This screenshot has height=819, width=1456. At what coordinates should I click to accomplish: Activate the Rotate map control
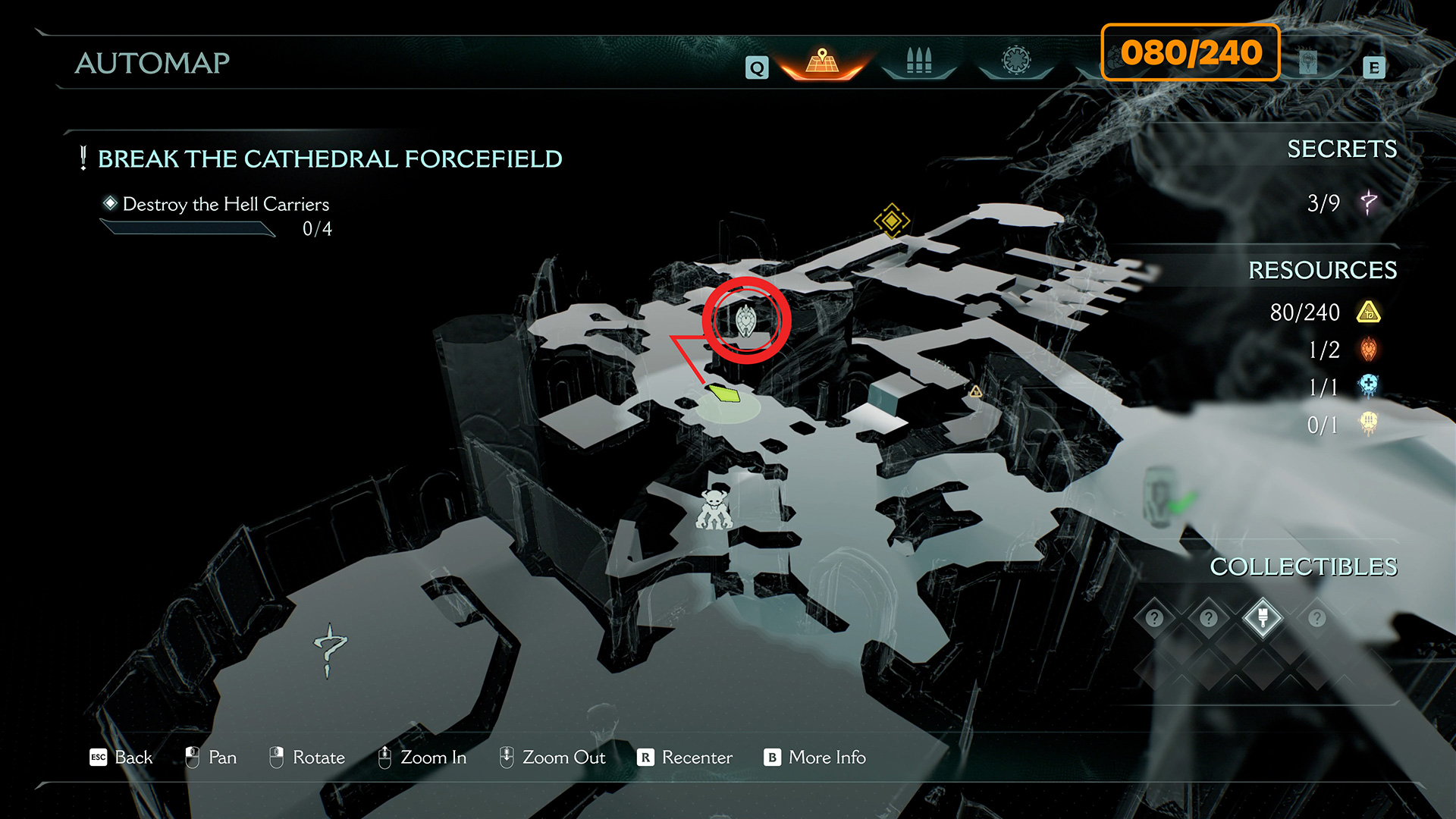pos(307,758)
